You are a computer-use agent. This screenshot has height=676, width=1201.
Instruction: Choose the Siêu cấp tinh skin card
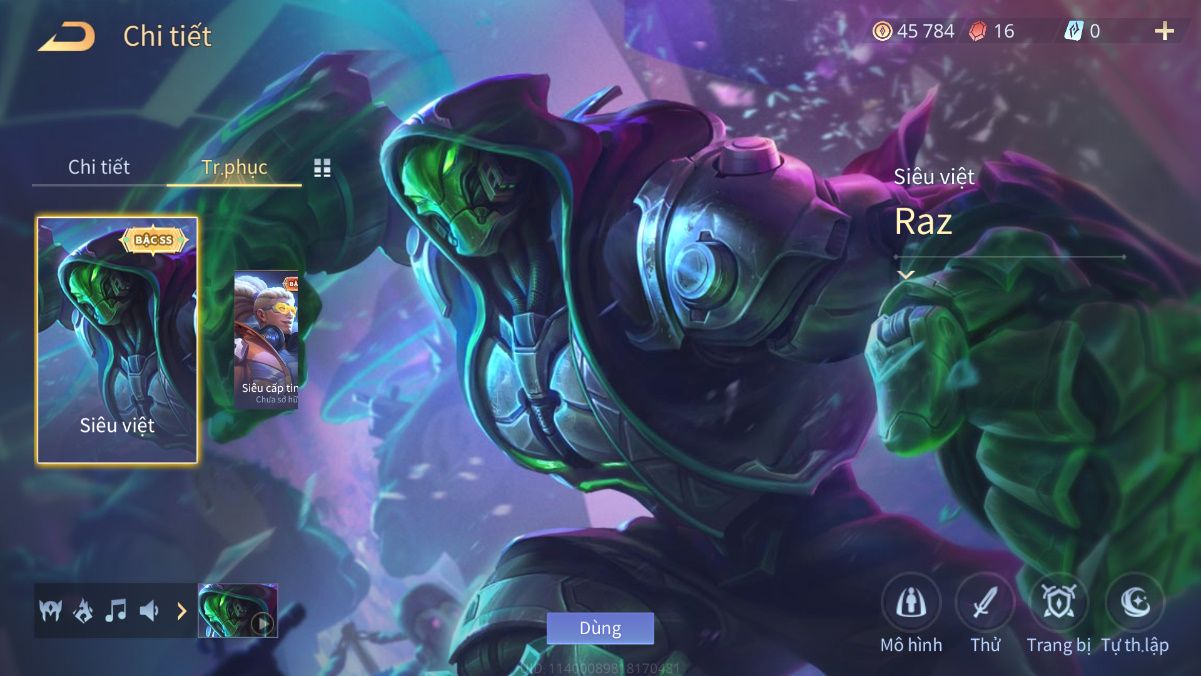pos(266,340)
